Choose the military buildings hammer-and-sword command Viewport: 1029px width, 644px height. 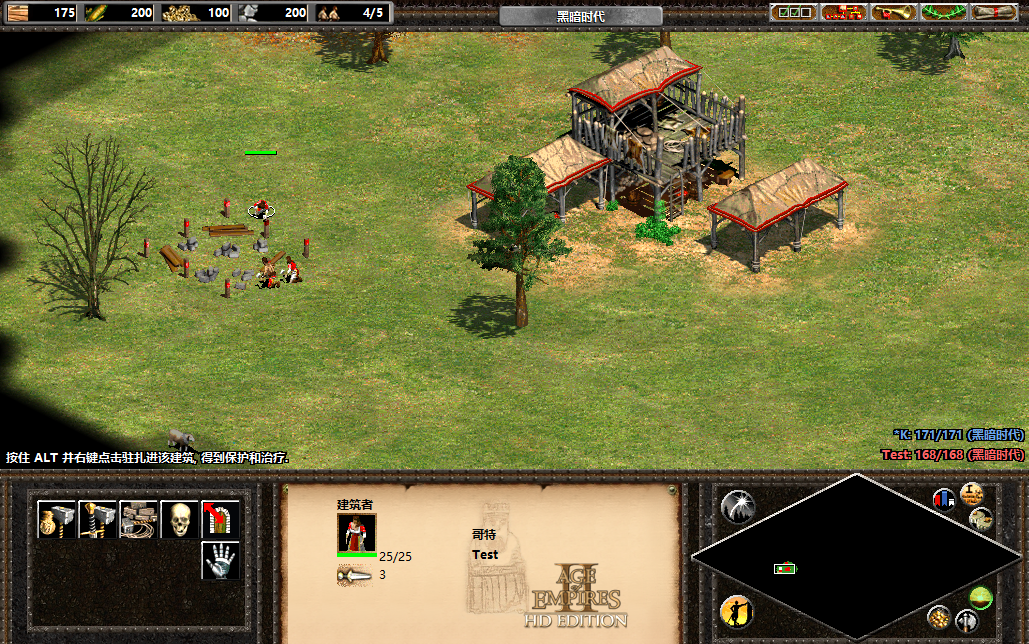[x=98, y=519]
